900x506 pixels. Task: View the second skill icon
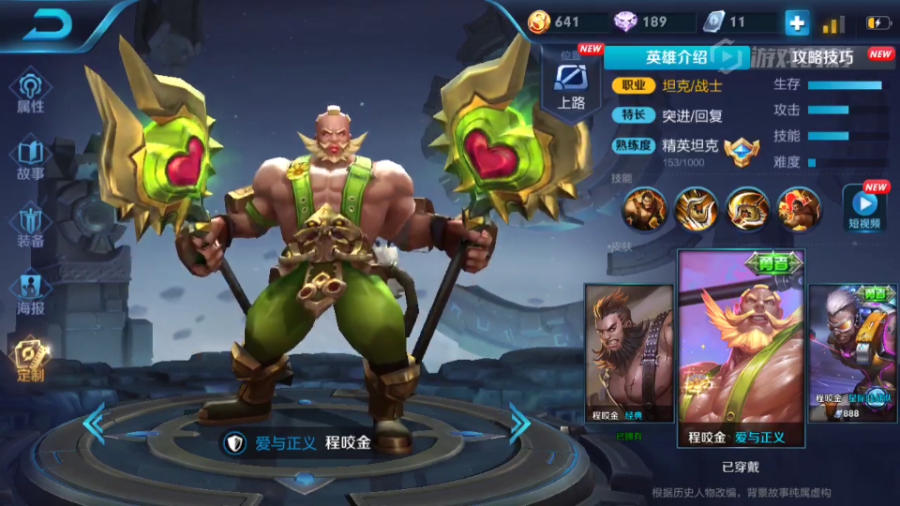tap(695, 208)
